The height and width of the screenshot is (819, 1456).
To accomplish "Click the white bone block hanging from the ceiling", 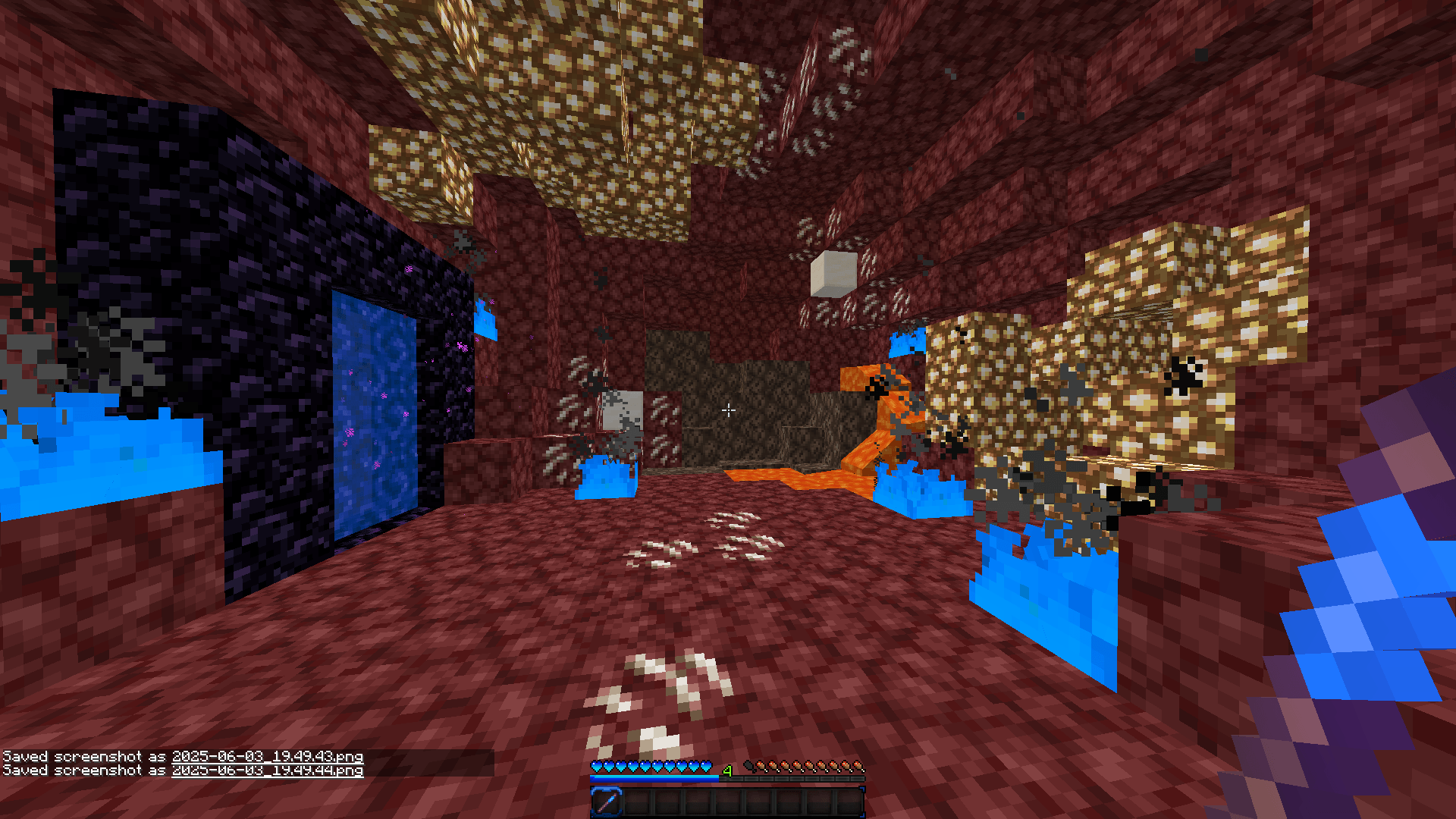I will coord(834,269).
